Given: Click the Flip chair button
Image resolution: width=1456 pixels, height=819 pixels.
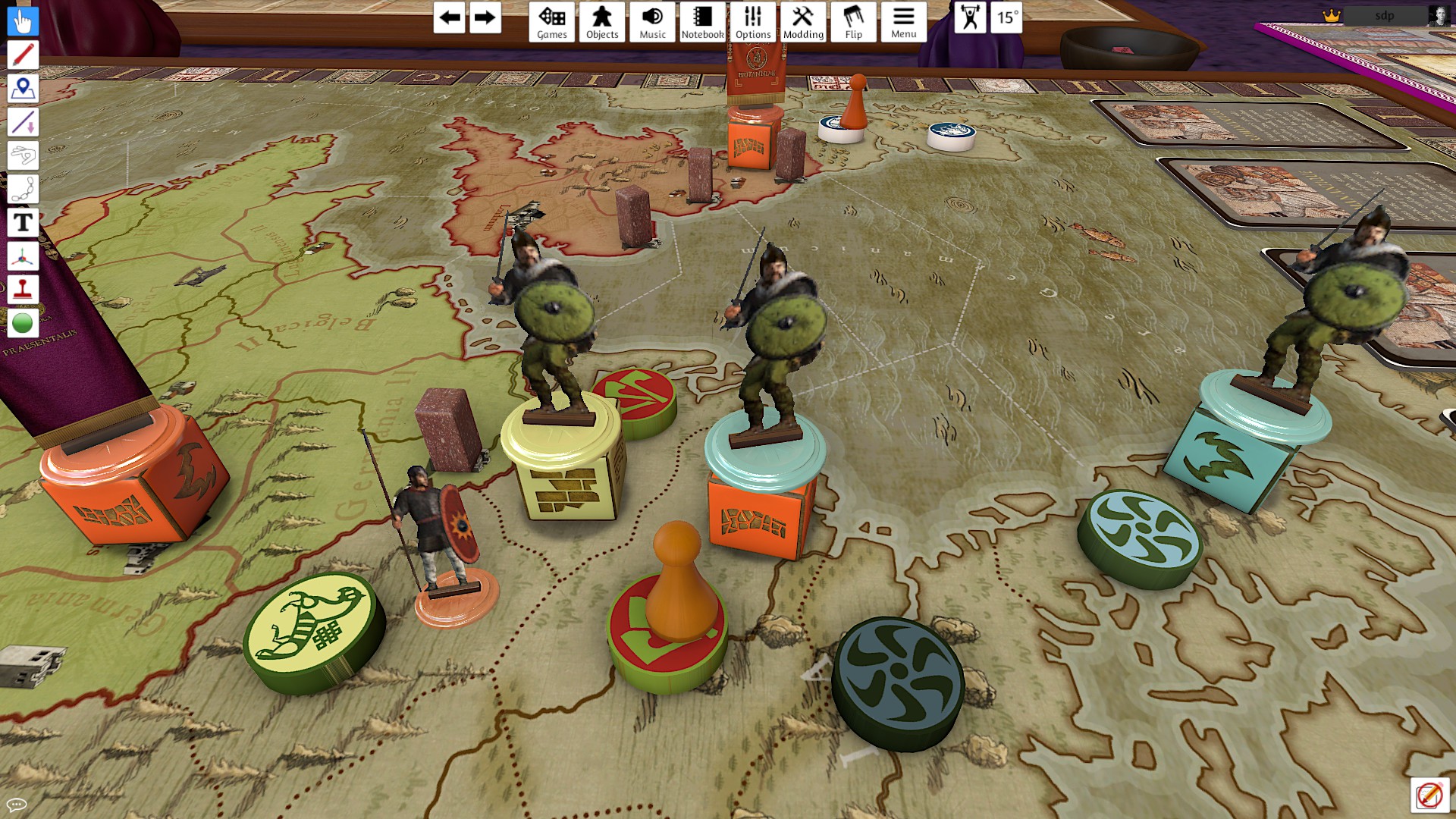Looking at the screenshot, I should [x=853, y=22].
